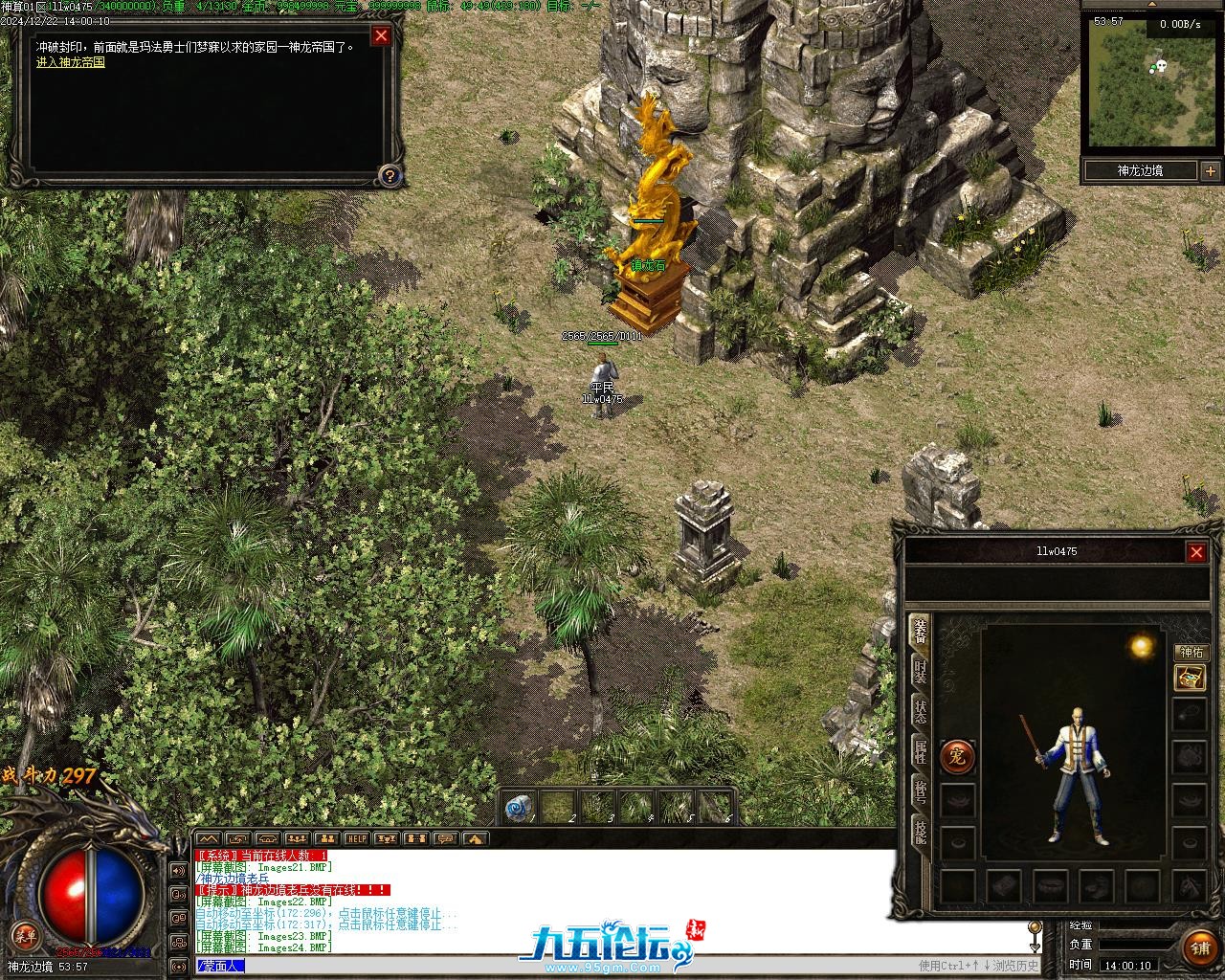Open the 菜单 menu button by the orb
The height and width of the screenshot is (980, 1225).
click(x=21, y=934)
